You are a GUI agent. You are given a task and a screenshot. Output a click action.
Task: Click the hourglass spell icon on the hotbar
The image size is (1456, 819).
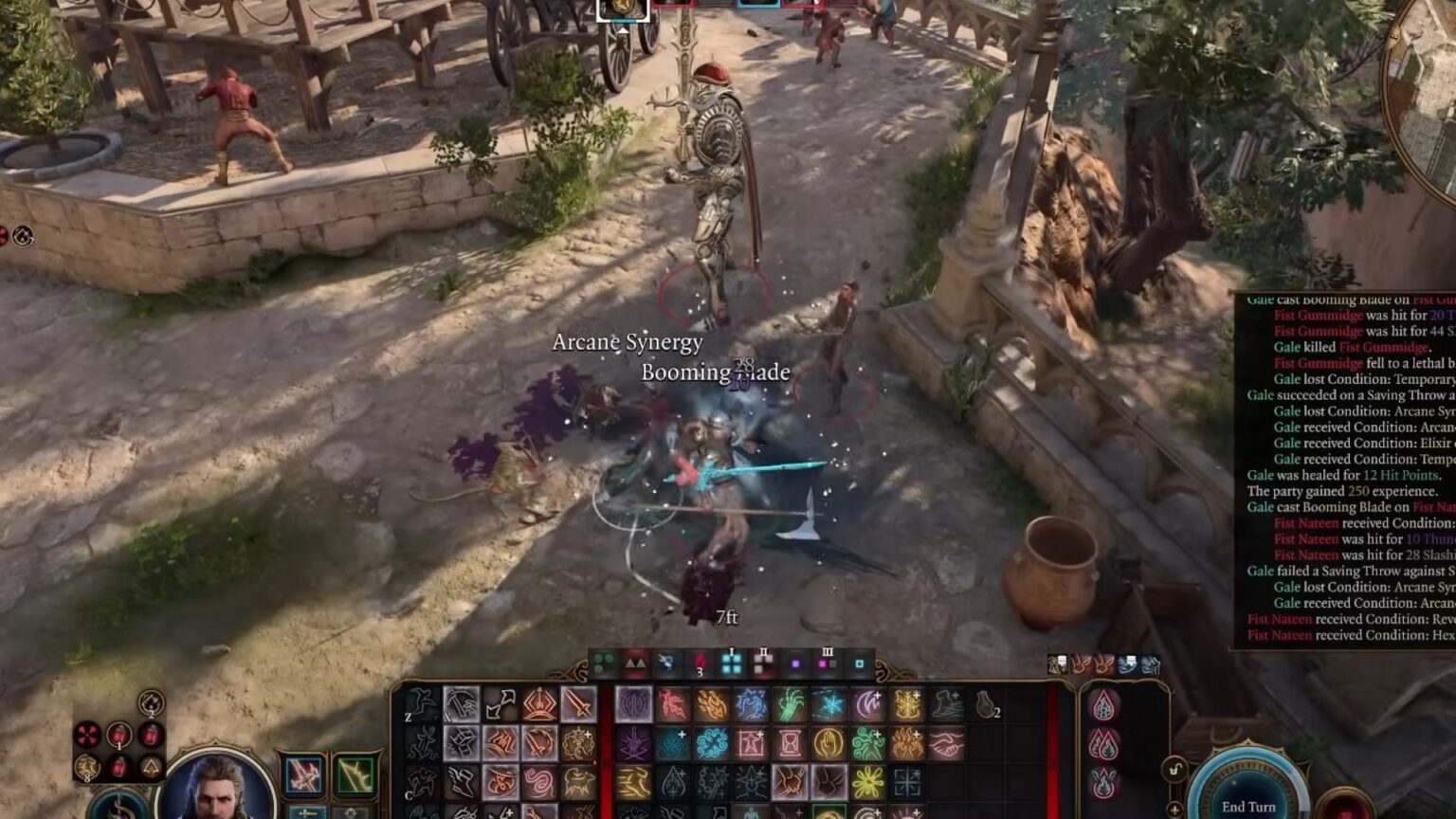pyautogui.click(x=789, y=741)
